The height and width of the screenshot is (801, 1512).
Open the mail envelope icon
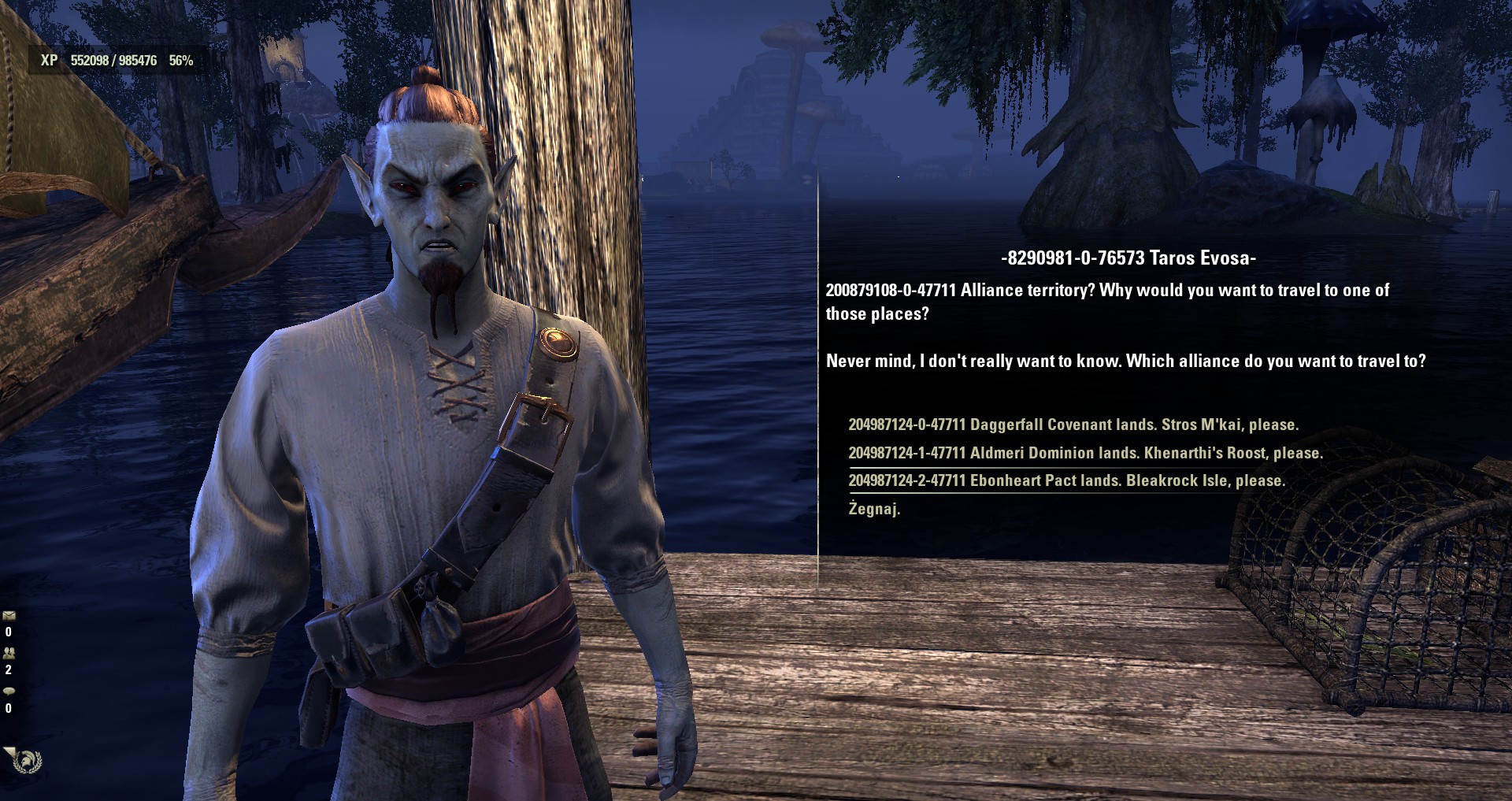(9, 615)
